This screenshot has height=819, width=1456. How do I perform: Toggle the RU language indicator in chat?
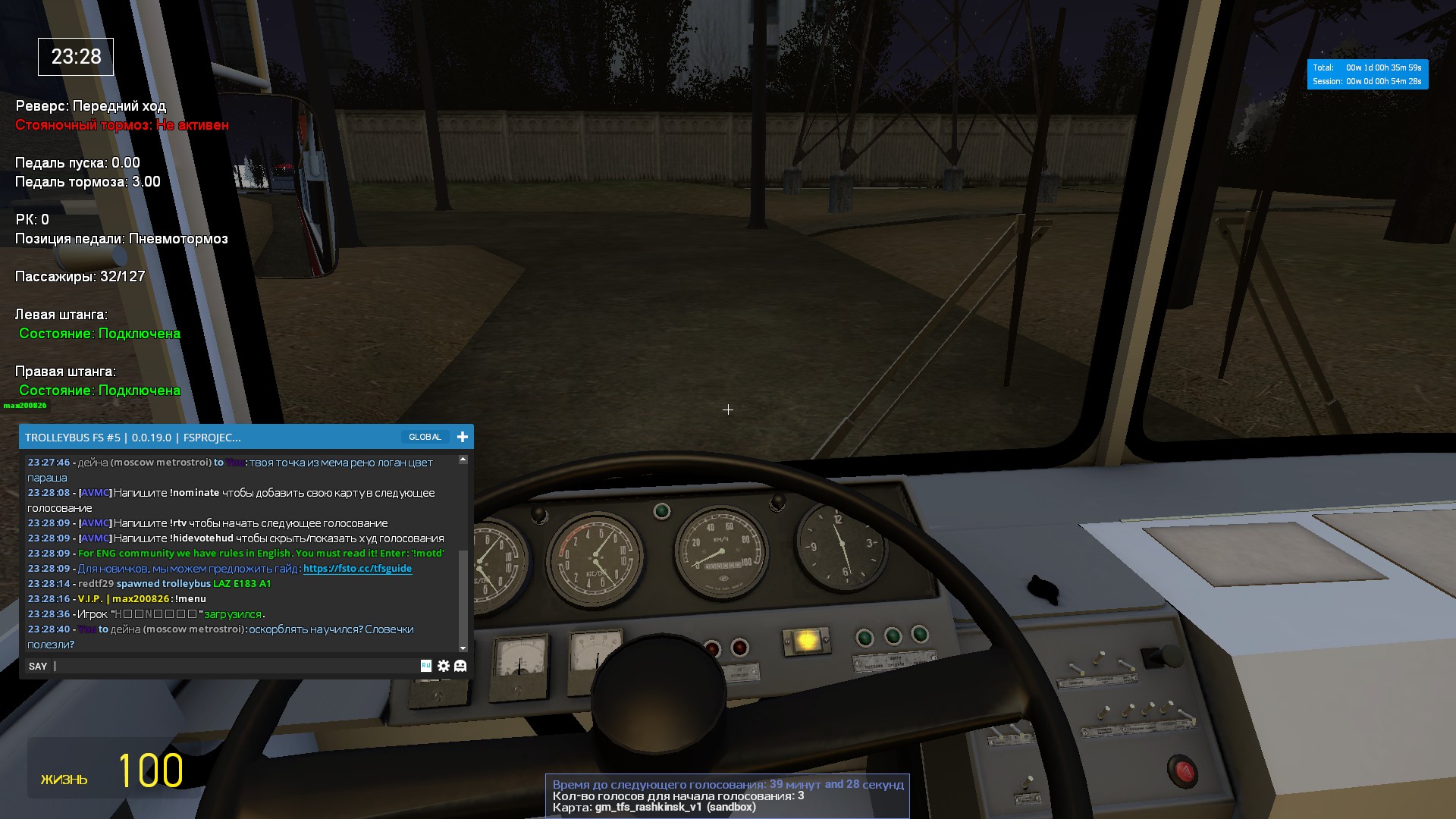(x=426, y=665)
